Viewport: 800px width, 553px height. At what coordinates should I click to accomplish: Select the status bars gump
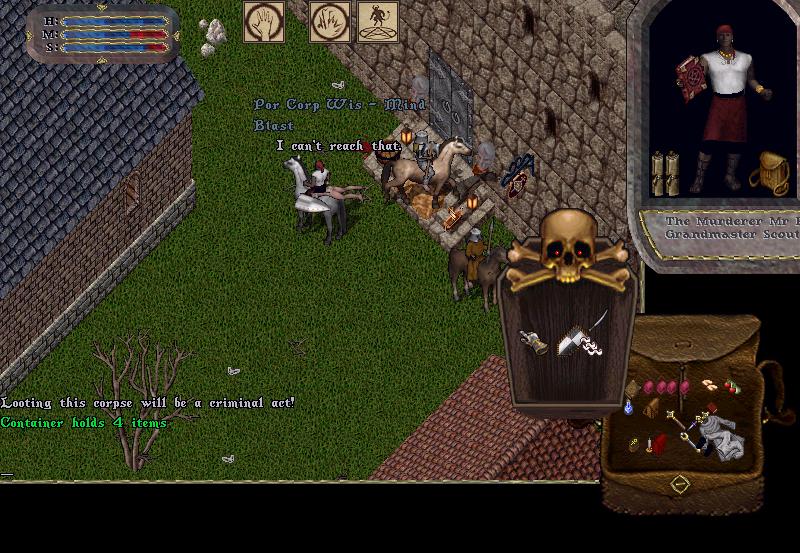(102, 33)
